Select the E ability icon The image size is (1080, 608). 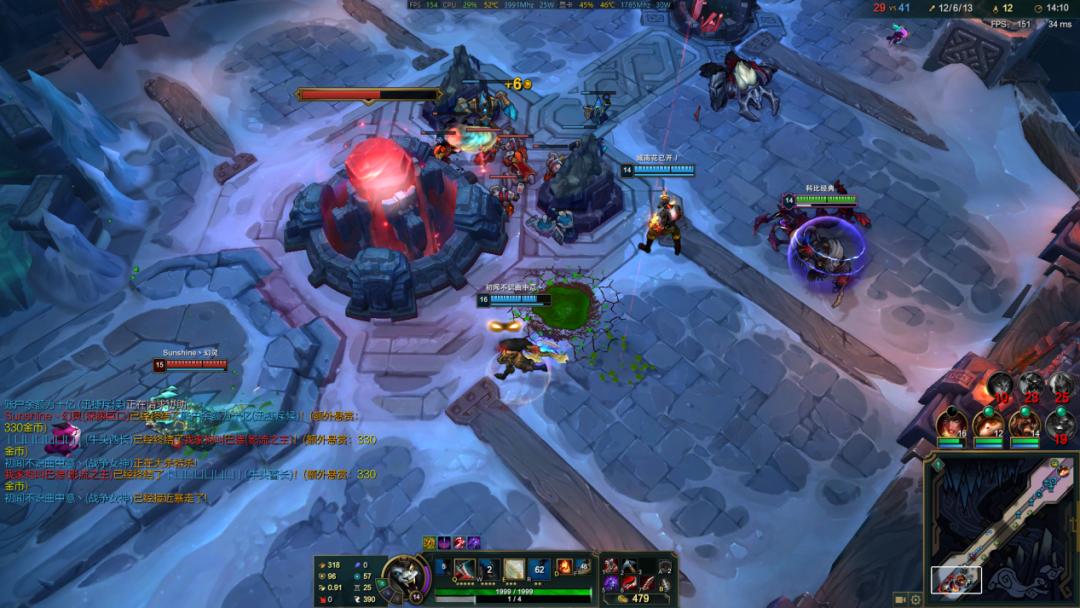(513, 570)
